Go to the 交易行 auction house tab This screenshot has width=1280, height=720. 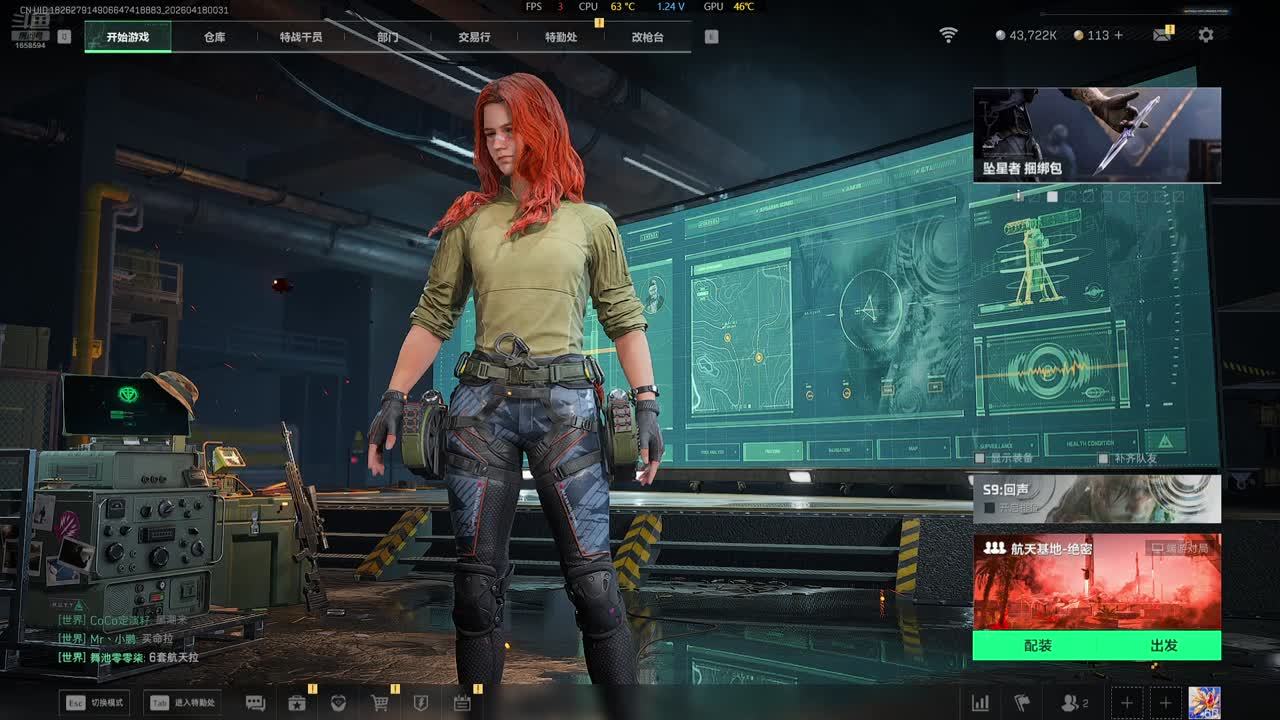tap(474, 37)
